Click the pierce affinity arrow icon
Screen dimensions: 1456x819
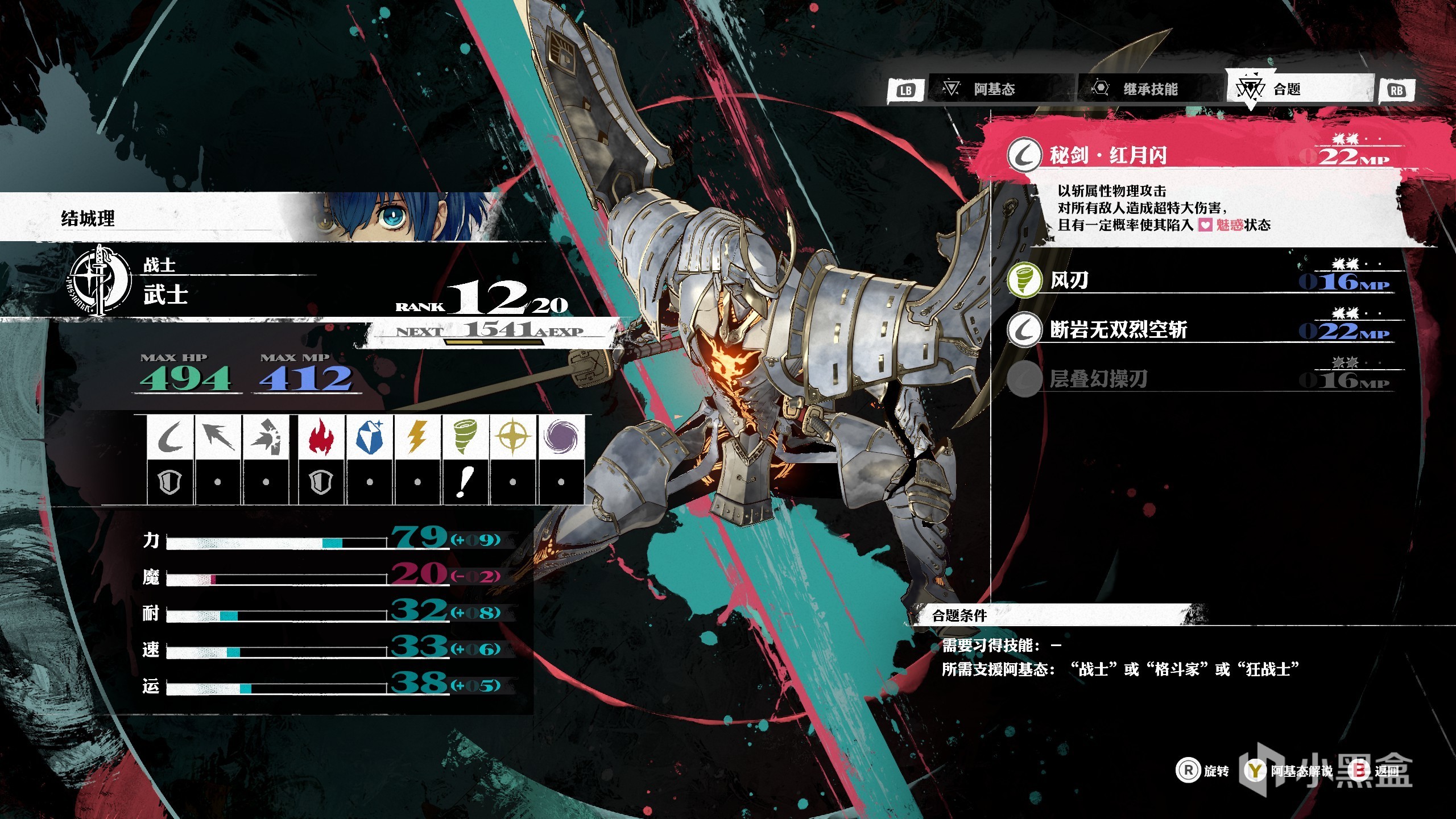coord(218,437)
